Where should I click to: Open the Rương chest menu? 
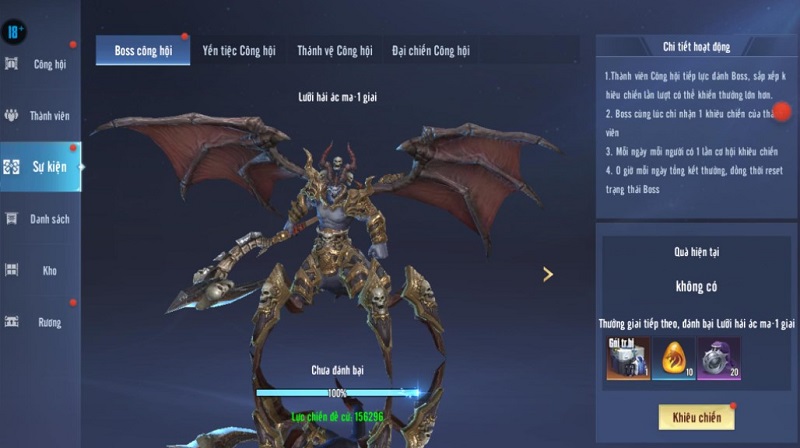tap(40, 322)
